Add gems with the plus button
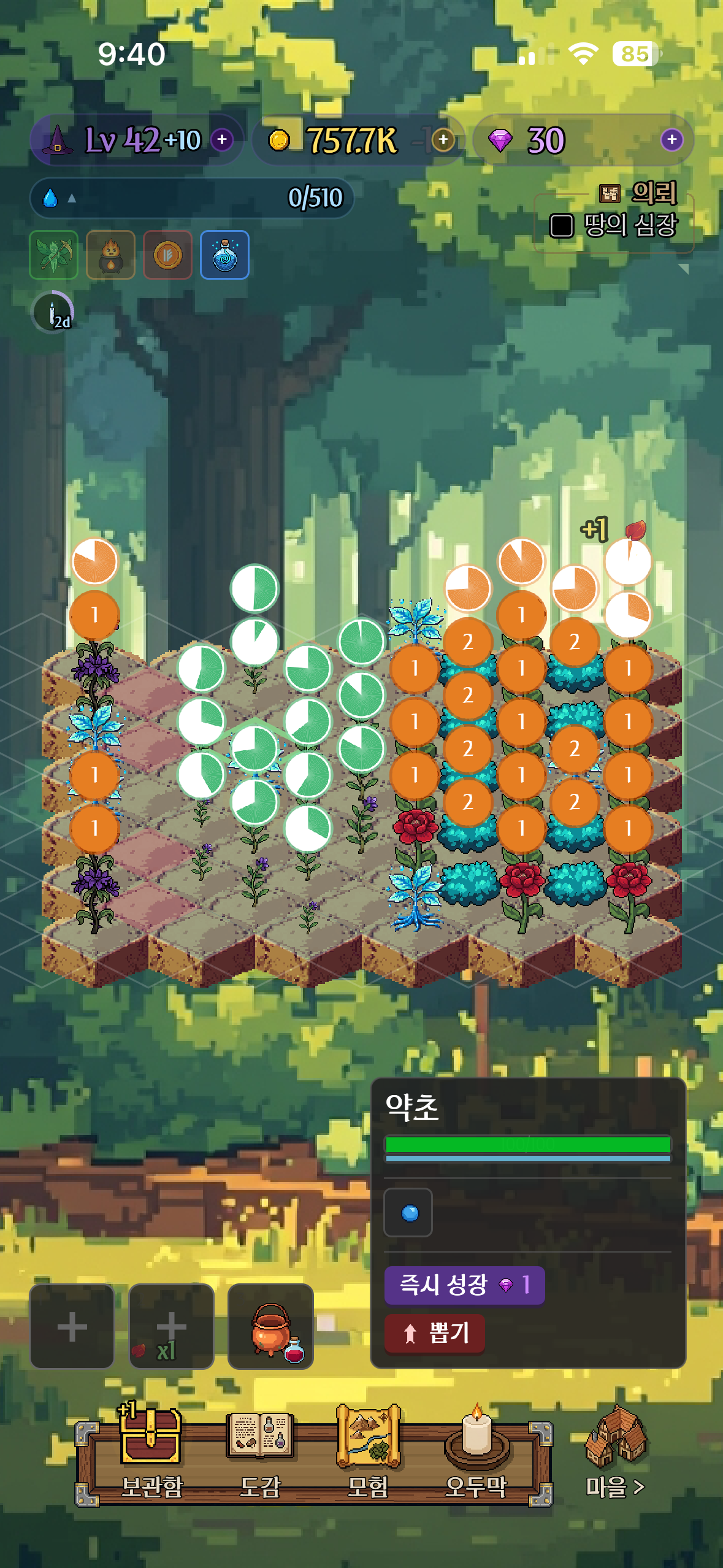The width and height of the screenshot is (723, 1568). 671,140
